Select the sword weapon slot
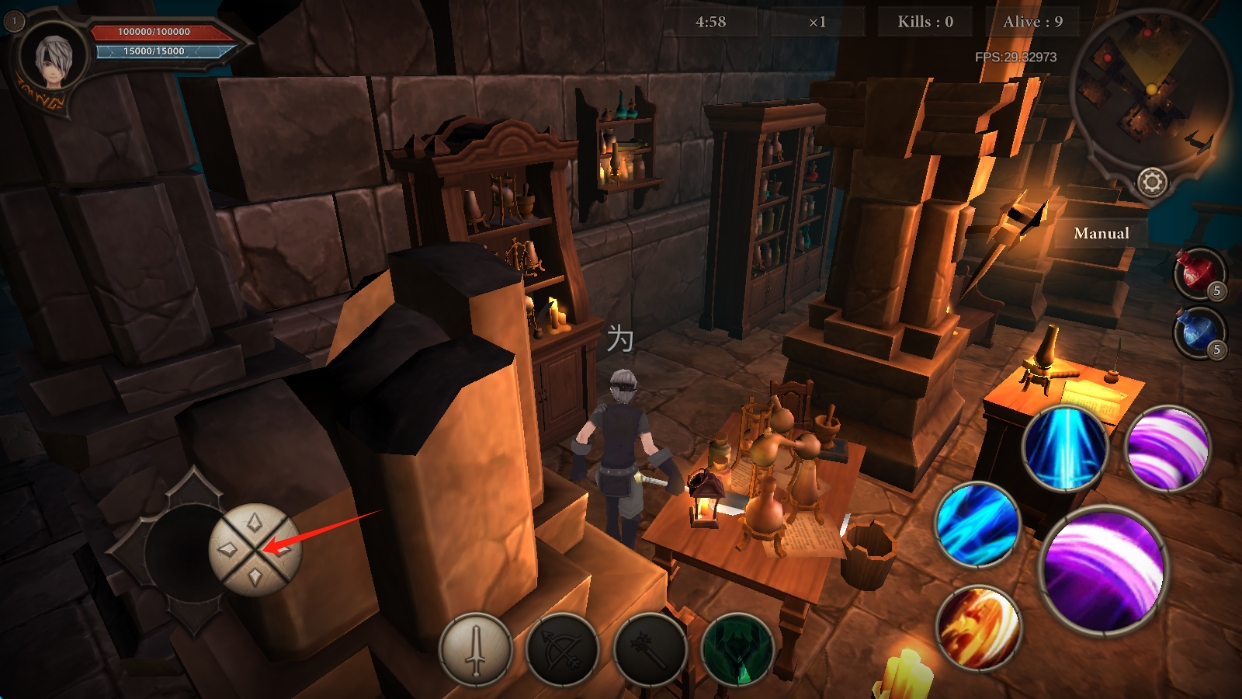1242x699 pixels. pyautogui.click(x=476, y=649)
